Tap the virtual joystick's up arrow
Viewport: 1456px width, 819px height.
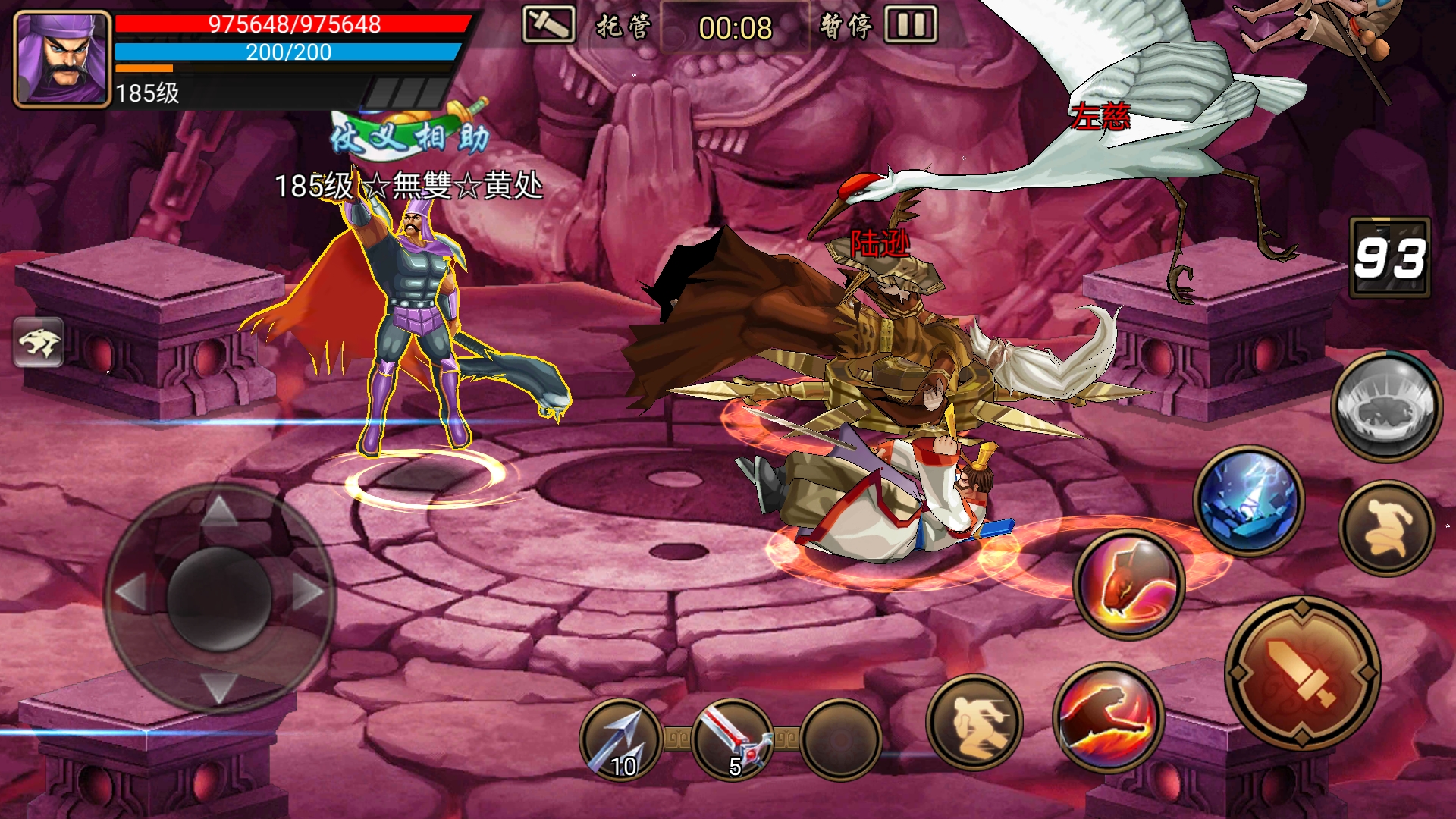(219, 510)
